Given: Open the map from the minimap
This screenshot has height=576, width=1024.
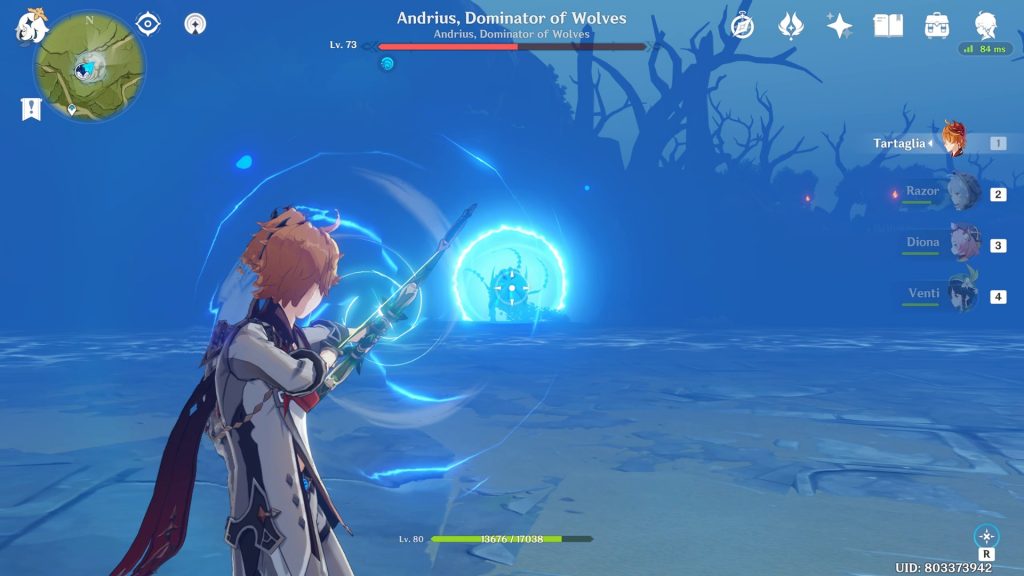Looking at the screenshot, I should pyautogui.click(x=89, y=66).
